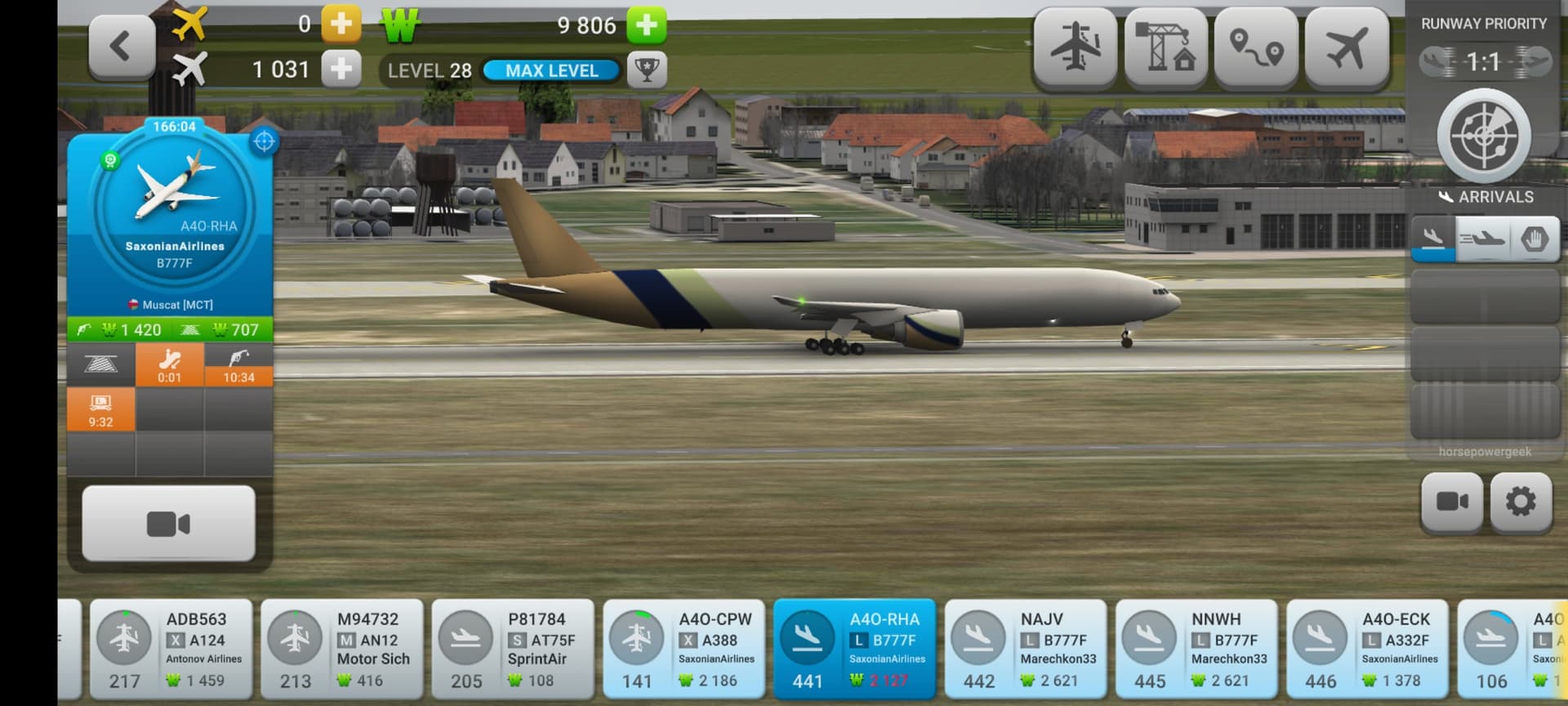1568x706 pixels.
Task: Open the crane construction menu
Action: (1165, 47)
